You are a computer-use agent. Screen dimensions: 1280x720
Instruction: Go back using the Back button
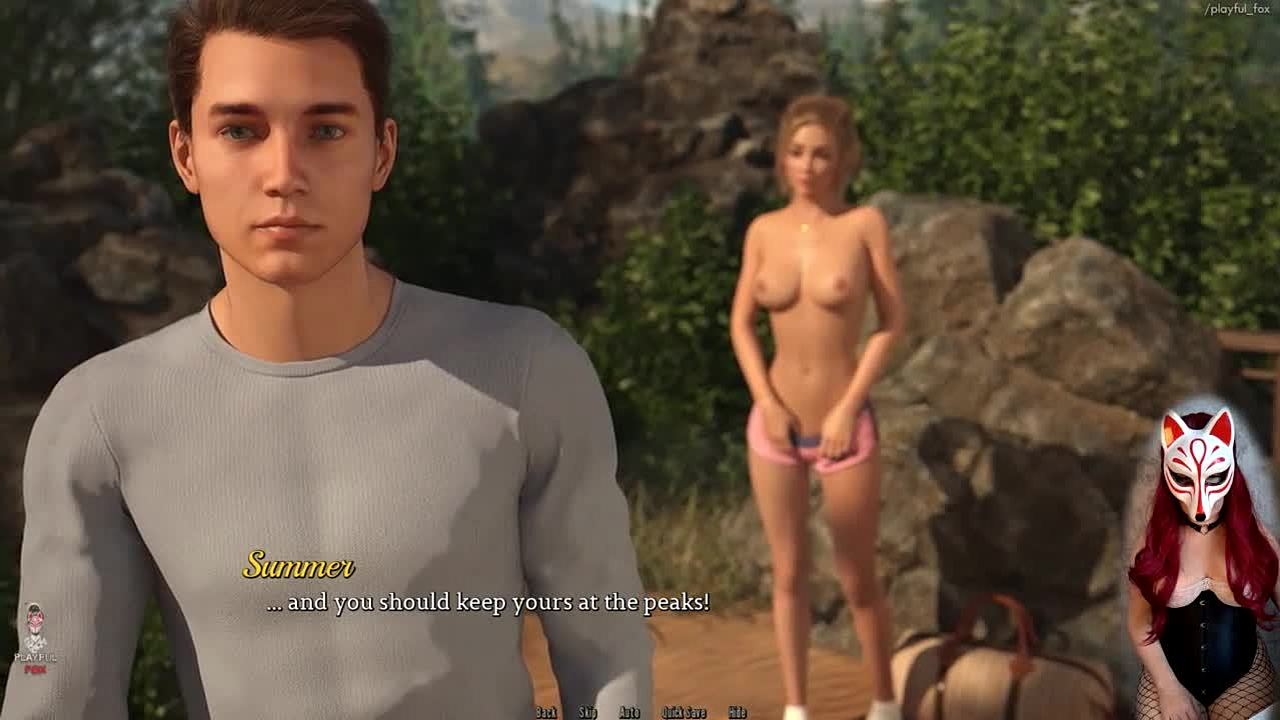[546, 712]
